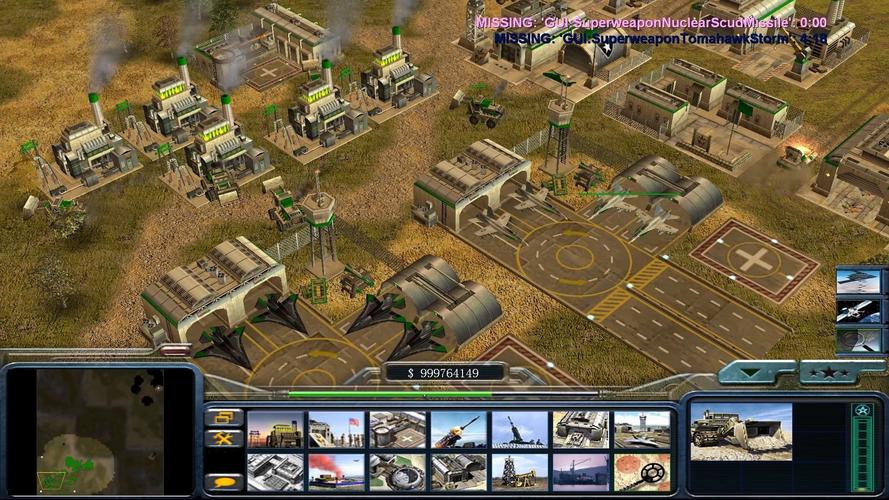Trigger the stealth bomber power shortcut
This screenshot has width=889, height=500.
[858, 281]
